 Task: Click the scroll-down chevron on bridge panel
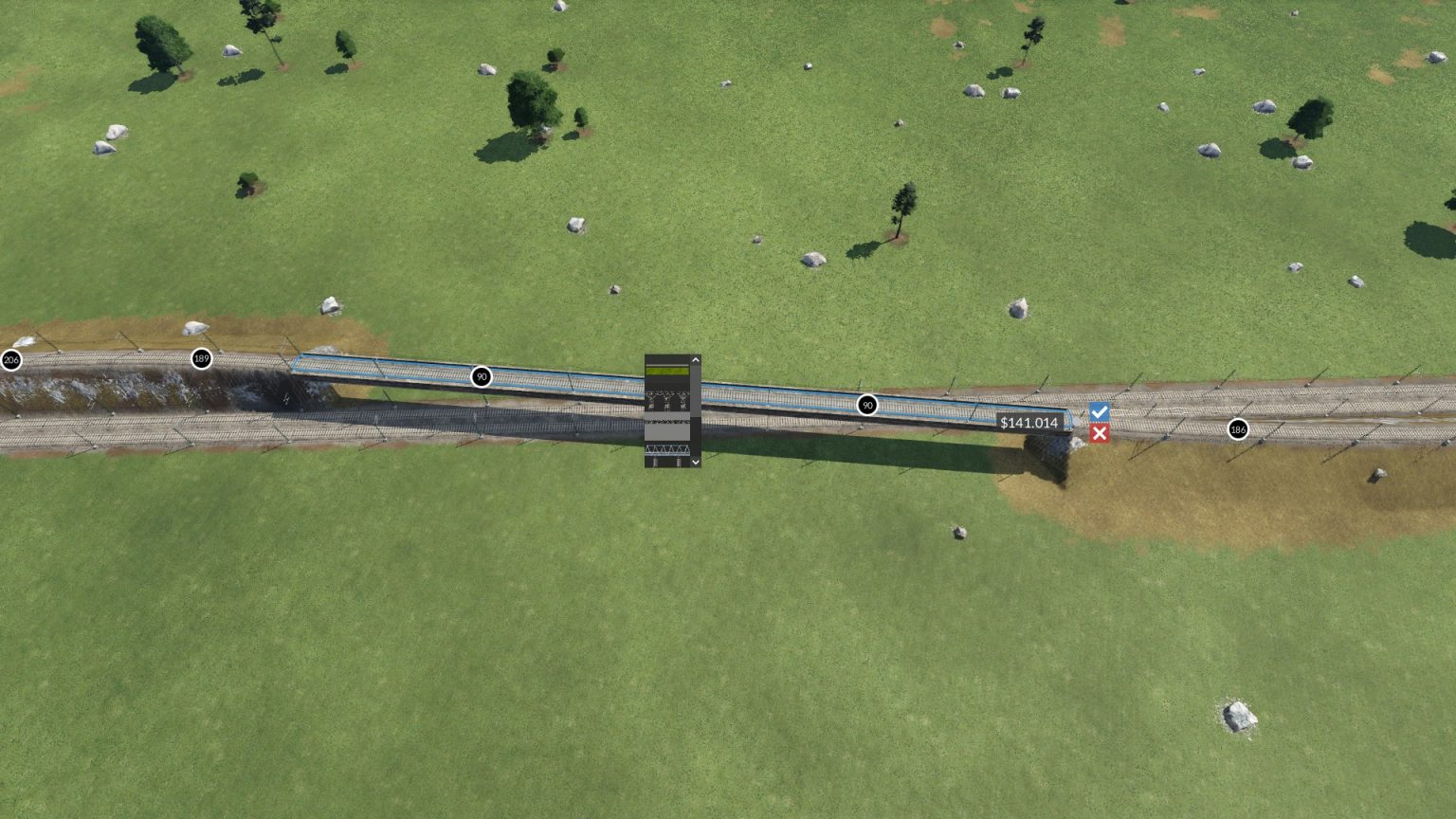pyautogui.click(x=695, y=462)
